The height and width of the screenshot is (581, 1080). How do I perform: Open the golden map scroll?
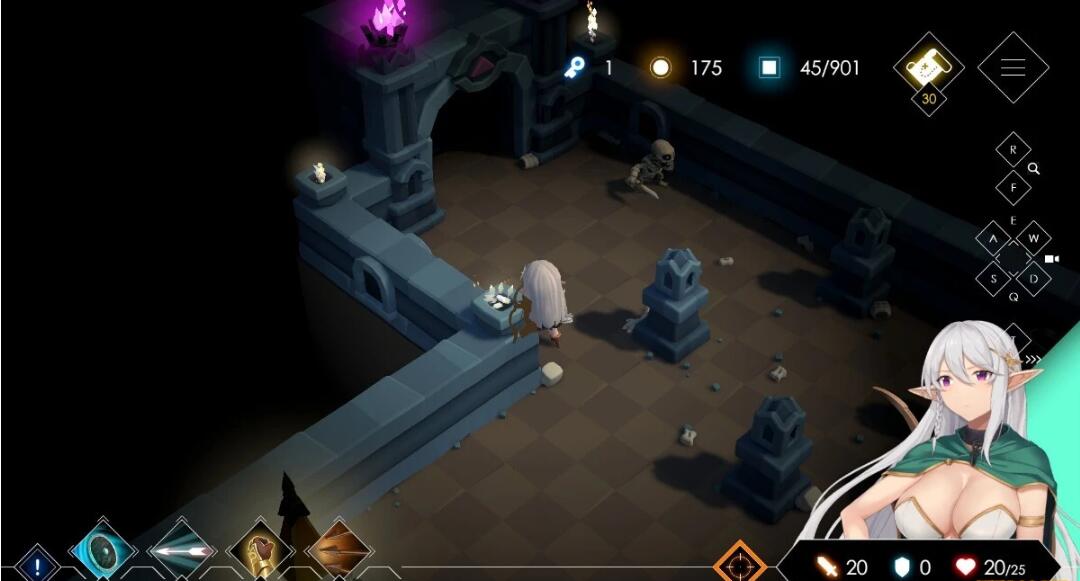point(927,67)
